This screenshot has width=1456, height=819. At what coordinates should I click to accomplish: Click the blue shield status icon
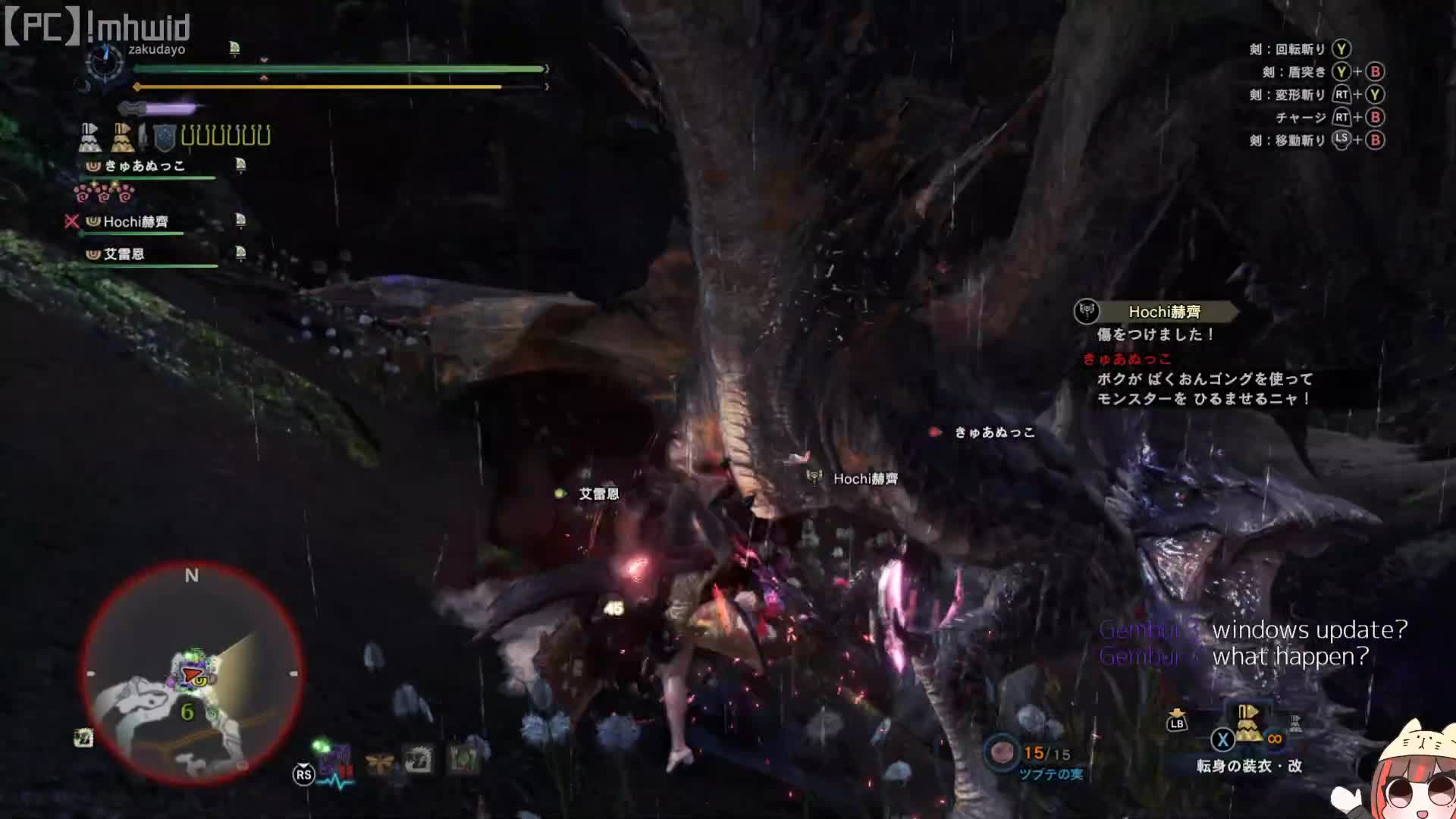[165, 137]
